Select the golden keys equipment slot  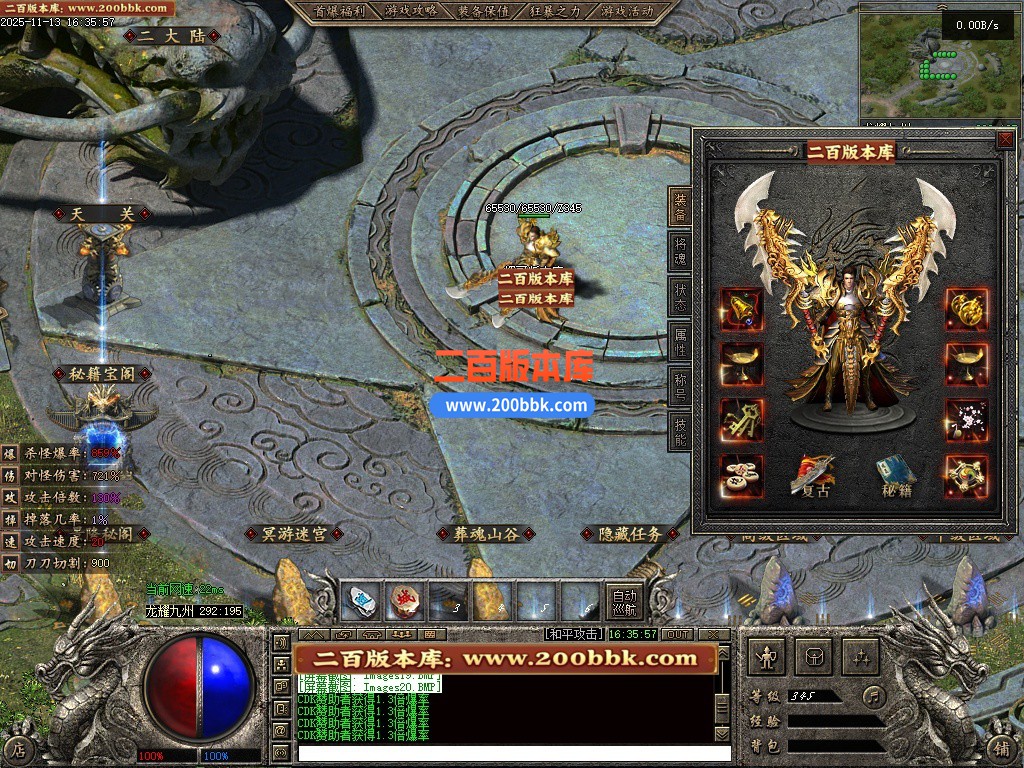(741, 420)
